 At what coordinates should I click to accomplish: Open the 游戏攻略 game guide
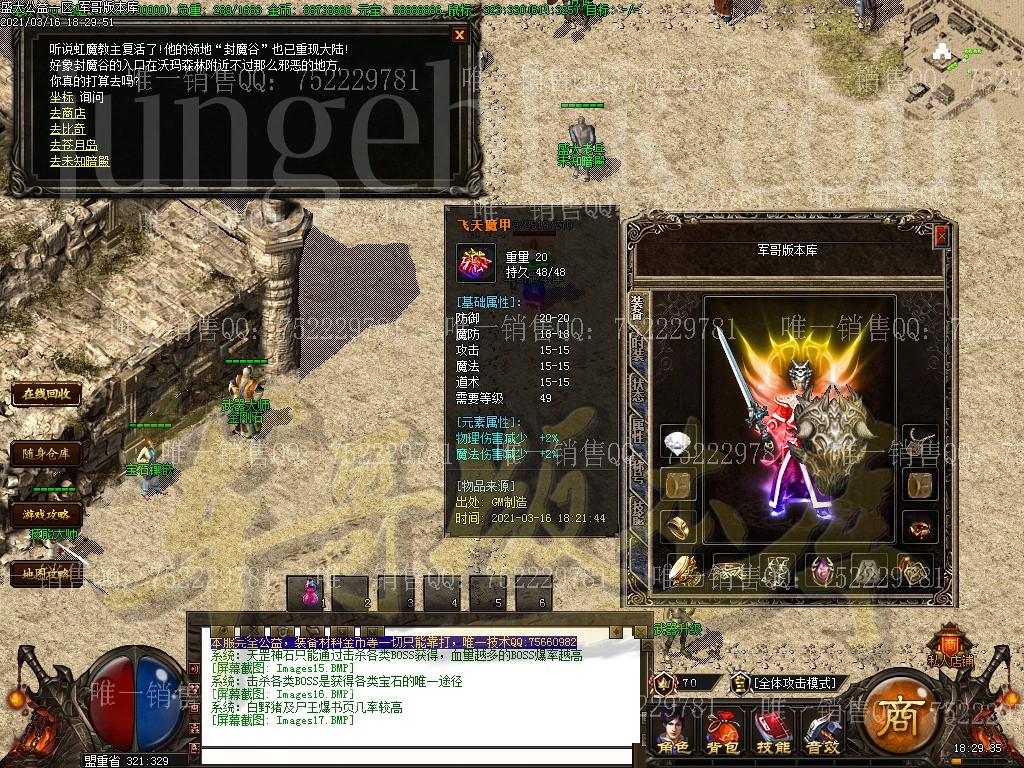coord(46,514)
